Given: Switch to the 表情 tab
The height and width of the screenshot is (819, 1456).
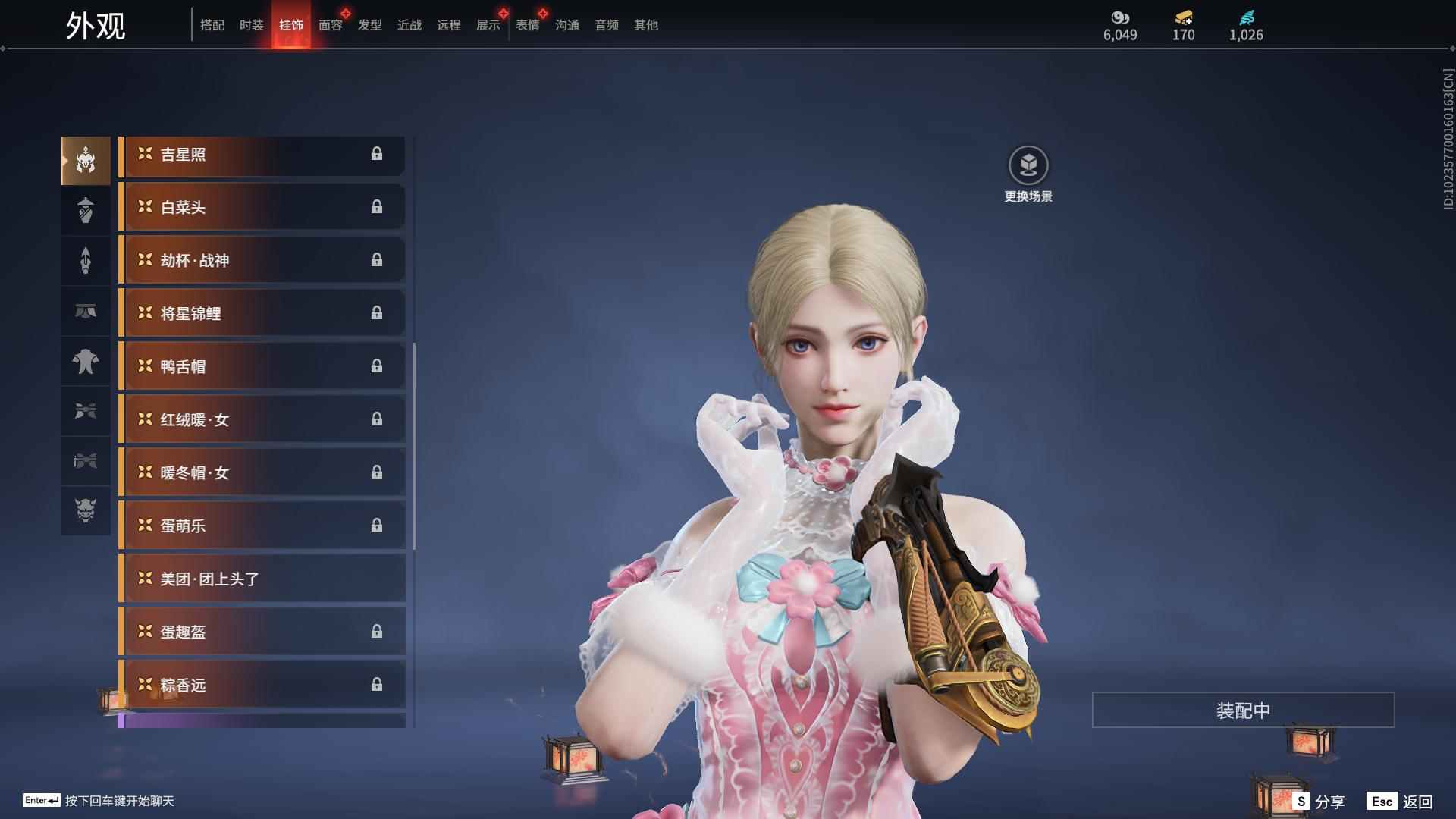Looking at the screenshot, I should pyautogui.click(x=528, y=25).
